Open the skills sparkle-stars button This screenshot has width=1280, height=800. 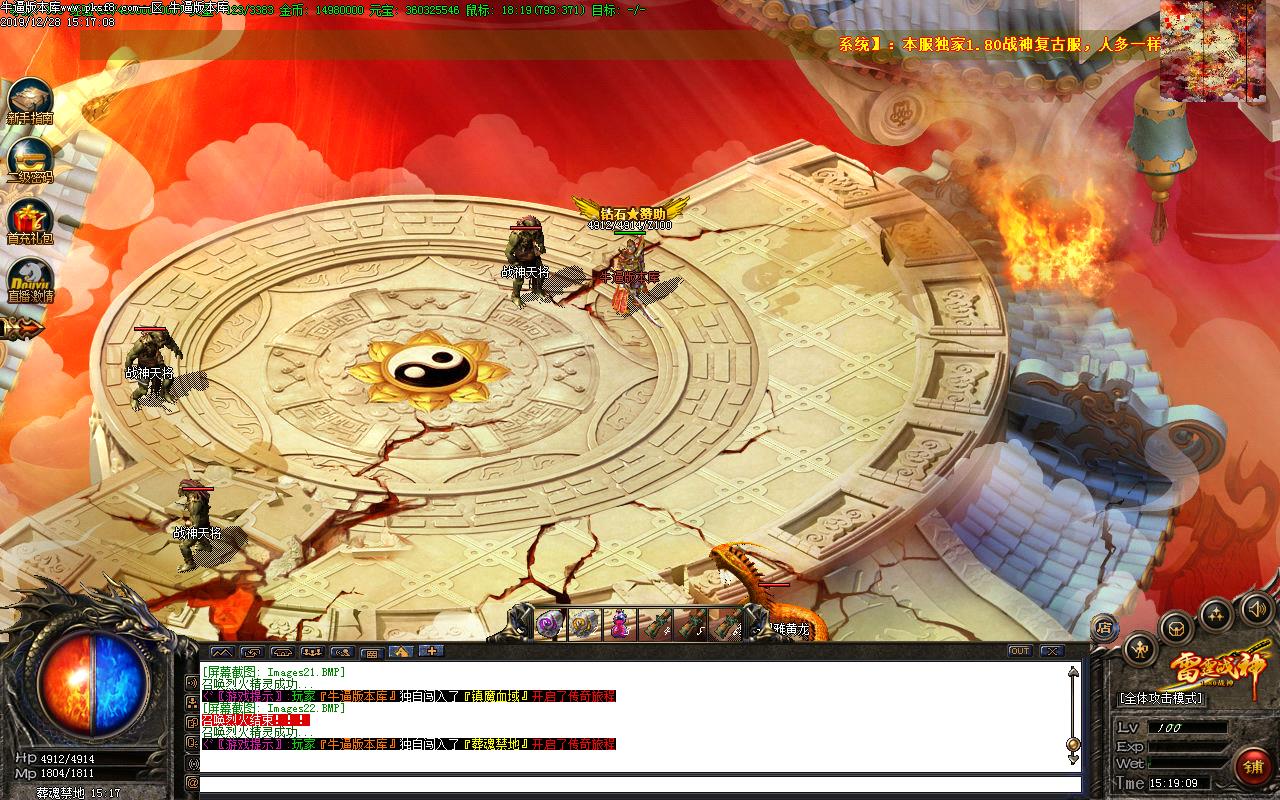pos(1216,613)
